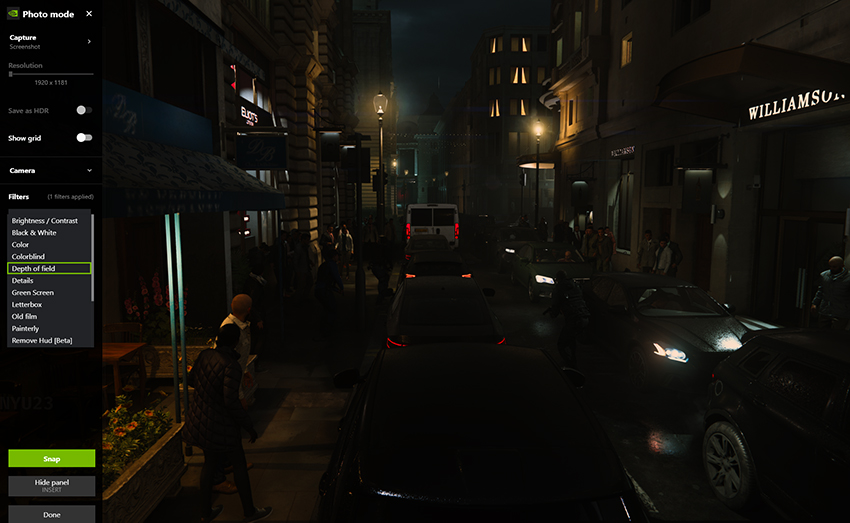Pick the Color filter
The width and height of the screenshot is (850, 523).
[21, 245]
